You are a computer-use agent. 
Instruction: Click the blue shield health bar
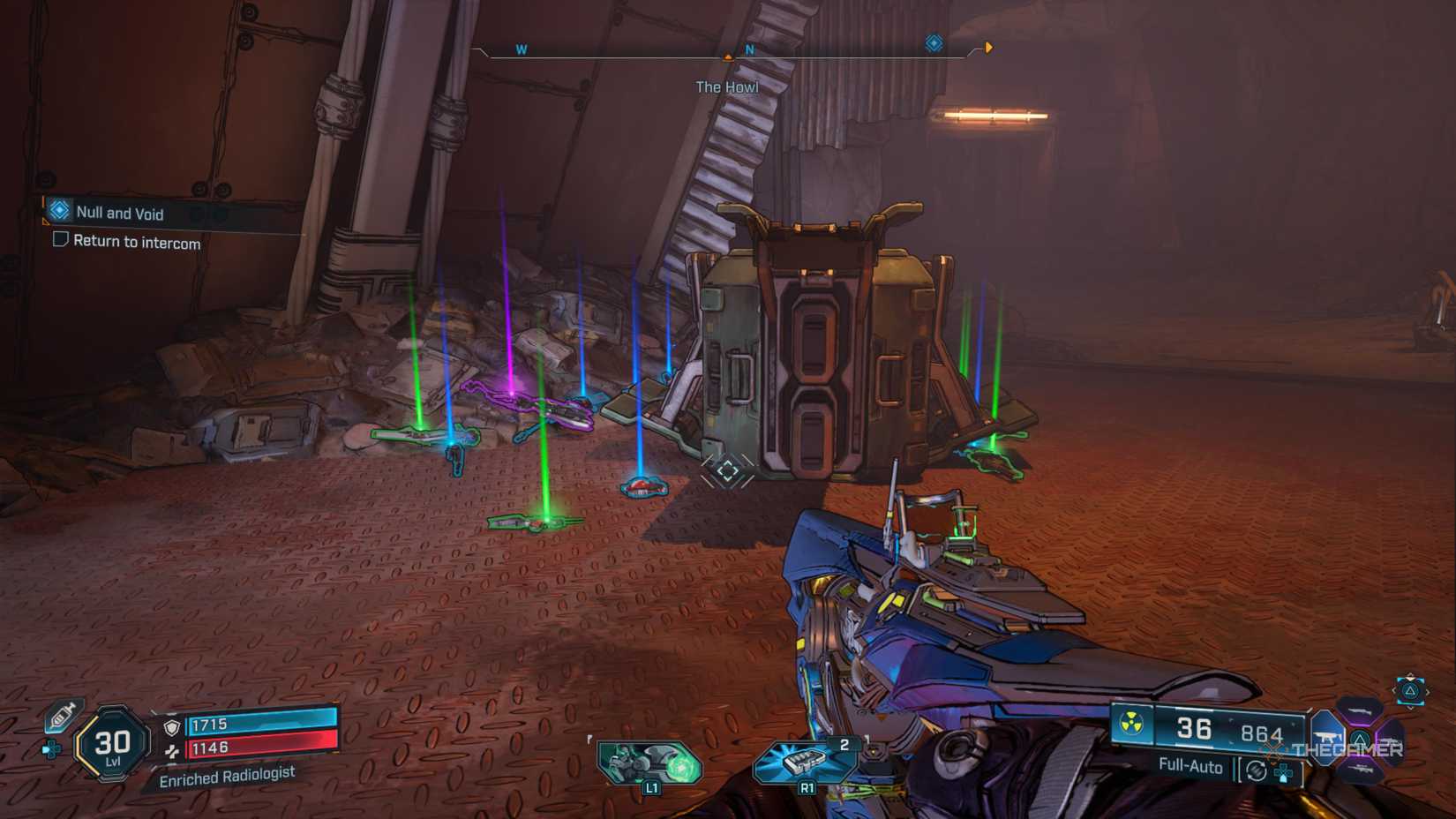262,722
